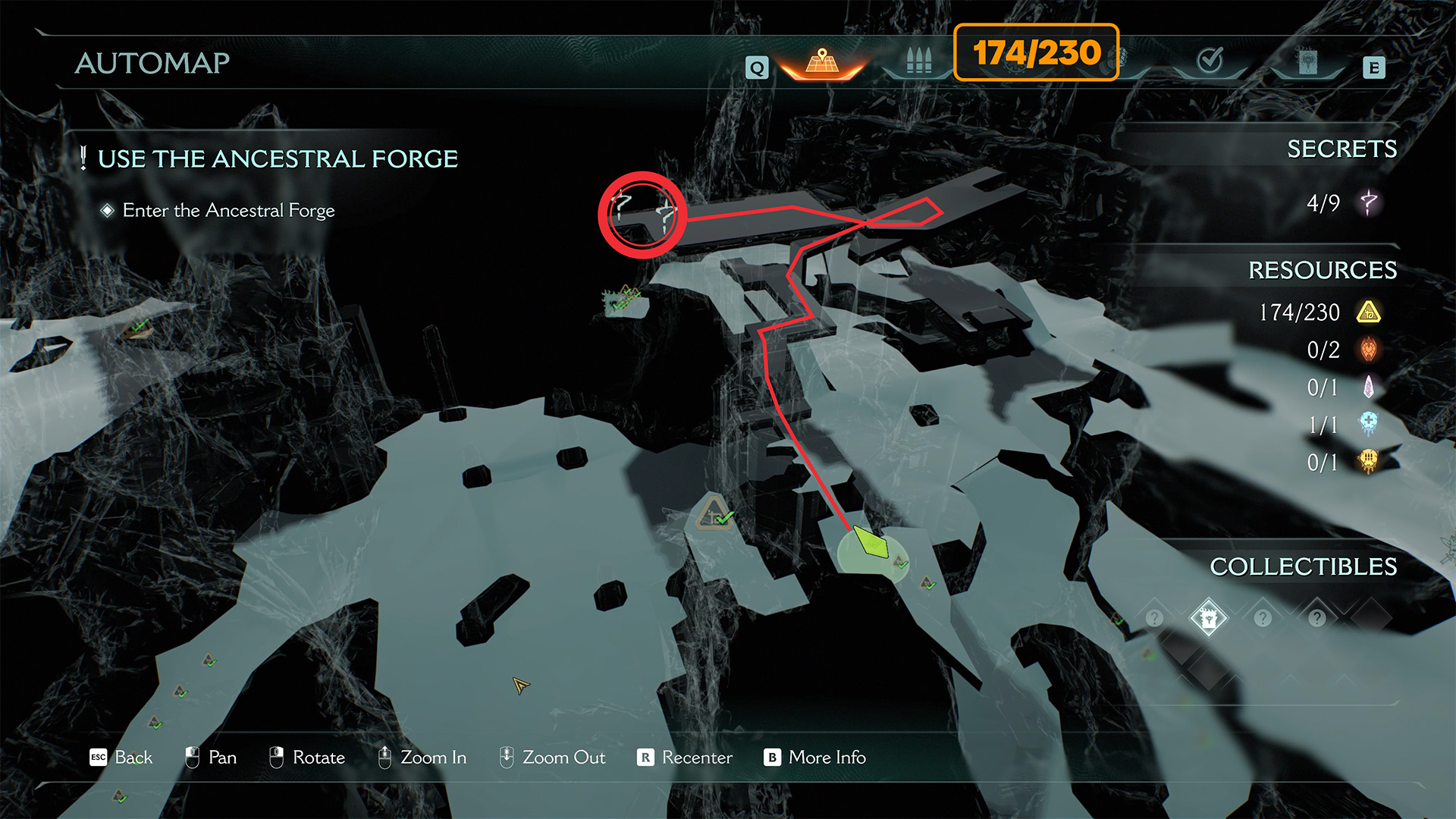Select the unlocked codex collectible diamond

(x=1208, y=618)
